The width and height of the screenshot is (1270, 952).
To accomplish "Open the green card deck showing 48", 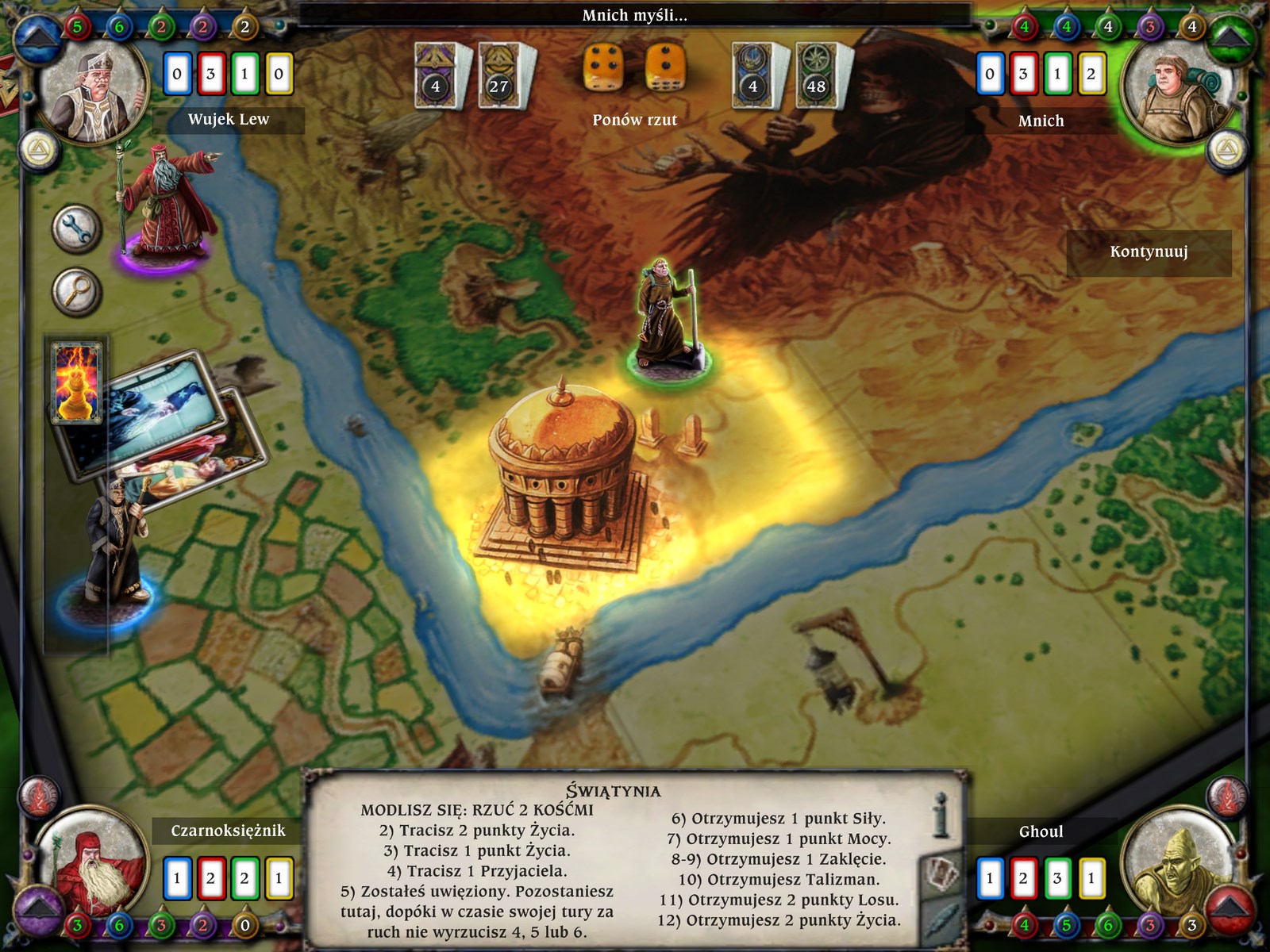I will [x=817, y=76].
